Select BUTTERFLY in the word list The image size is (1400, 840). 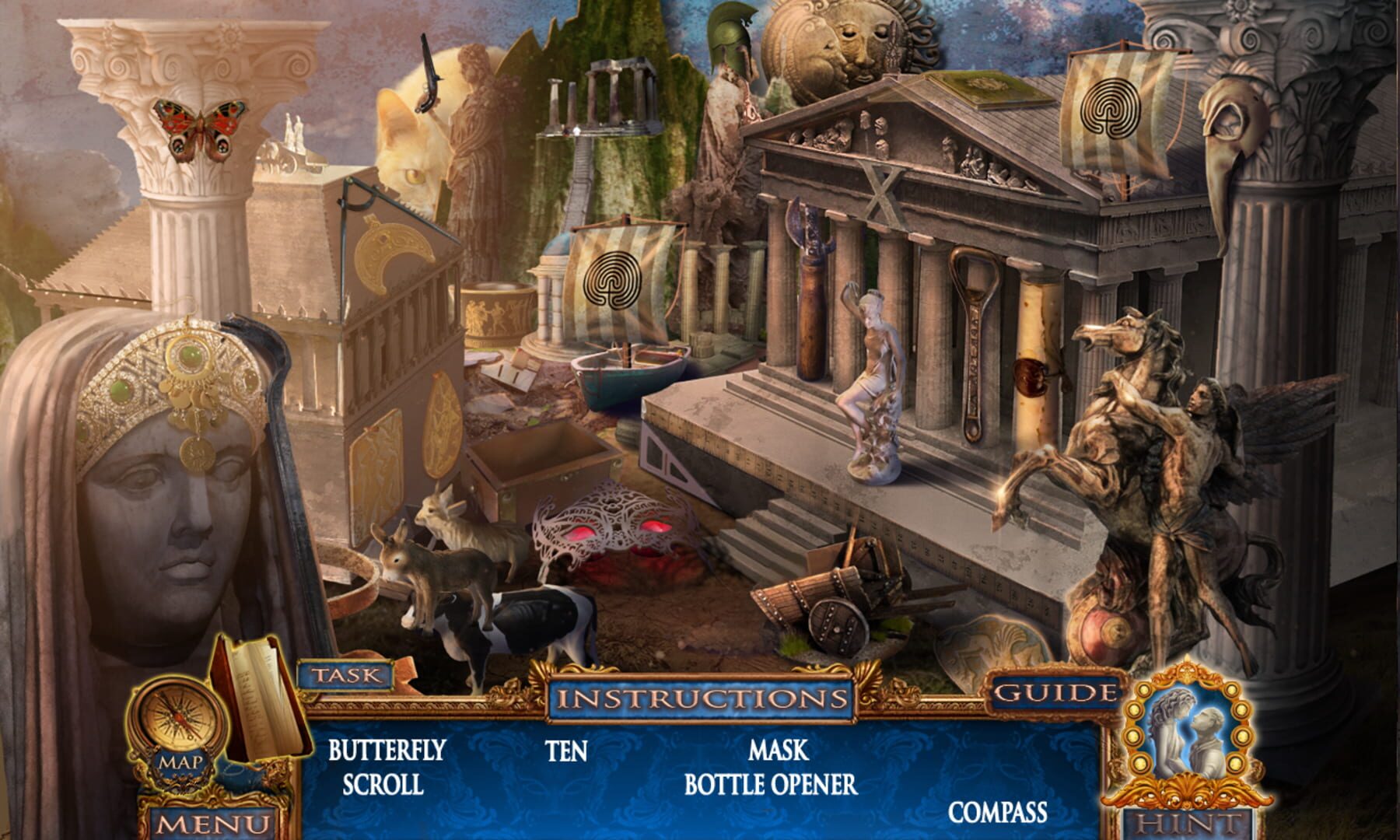pos(387,751)
